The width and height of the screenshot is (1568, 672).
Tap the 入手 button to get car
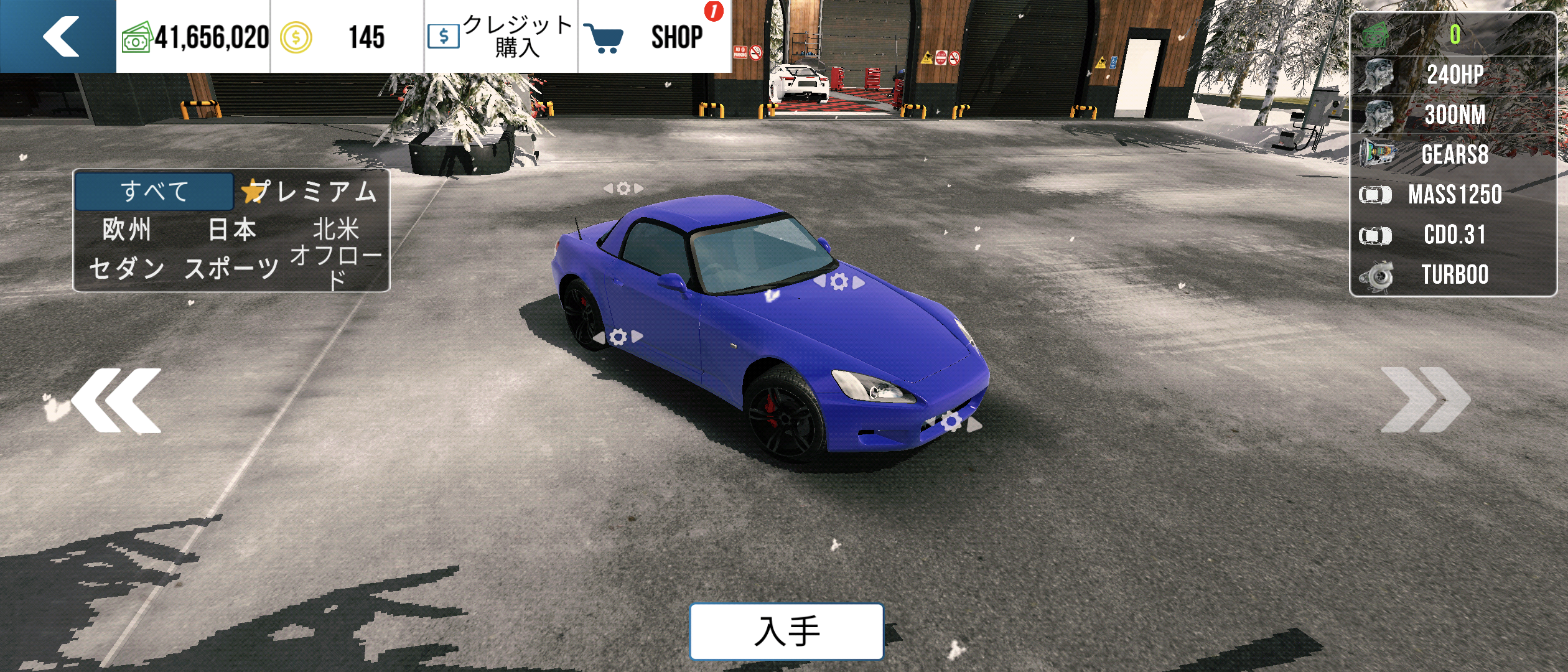[x=786, y=631]
